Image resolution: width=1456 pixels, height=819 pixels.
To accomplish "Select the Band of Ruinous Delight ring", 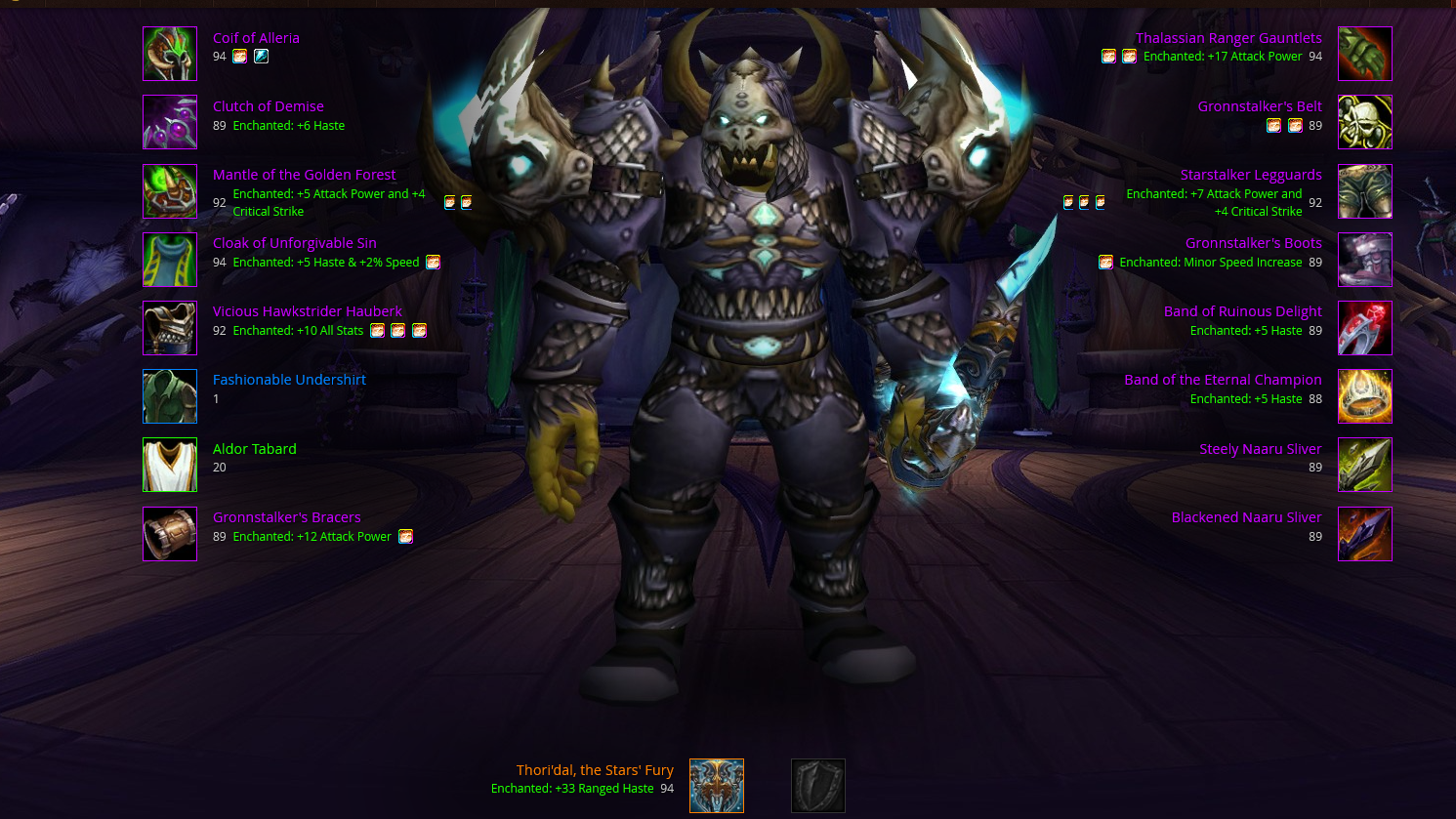I will tap(1364, 328).
